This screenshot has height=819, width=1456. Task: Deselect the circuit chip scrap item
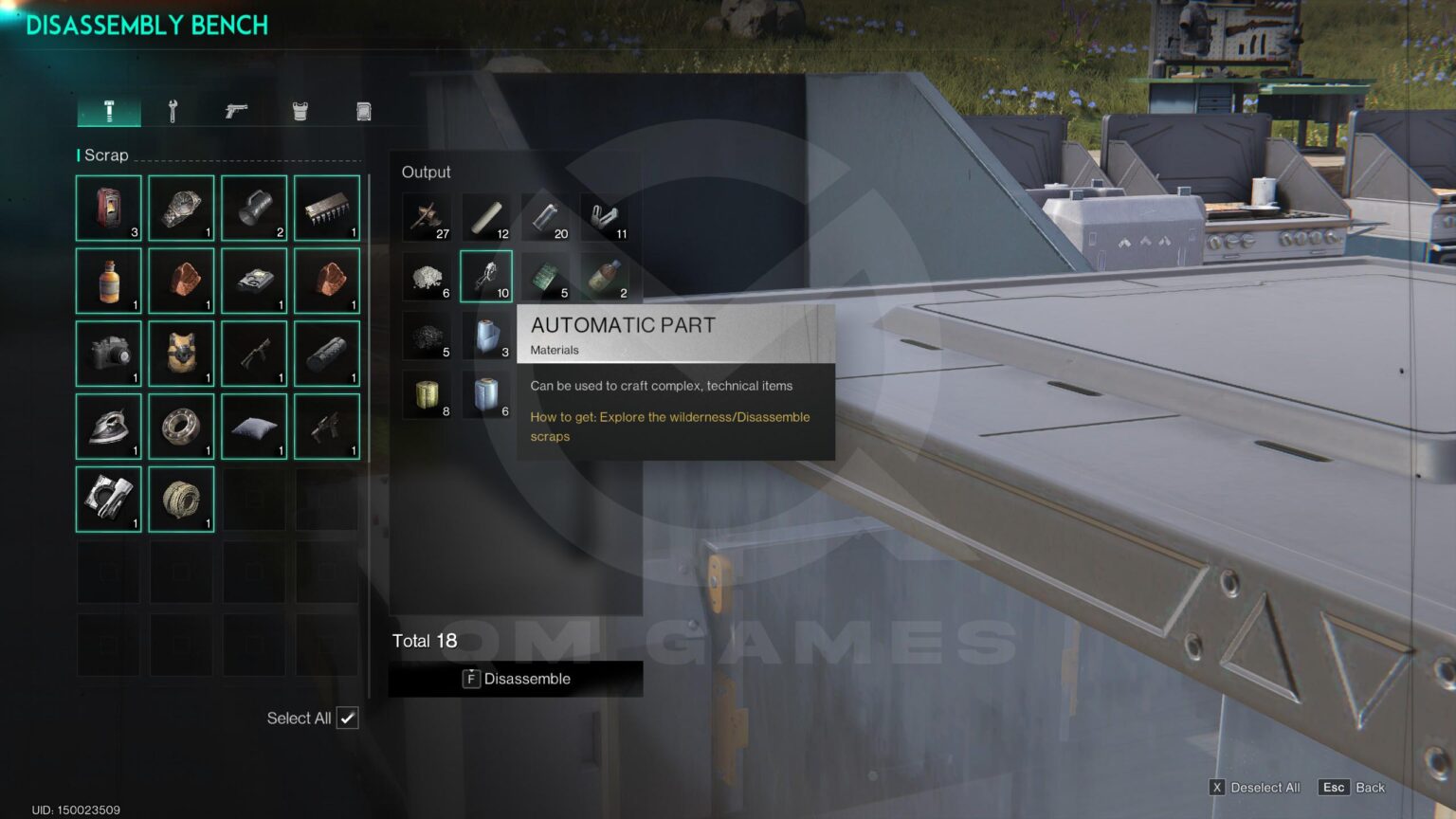[327, 208]
